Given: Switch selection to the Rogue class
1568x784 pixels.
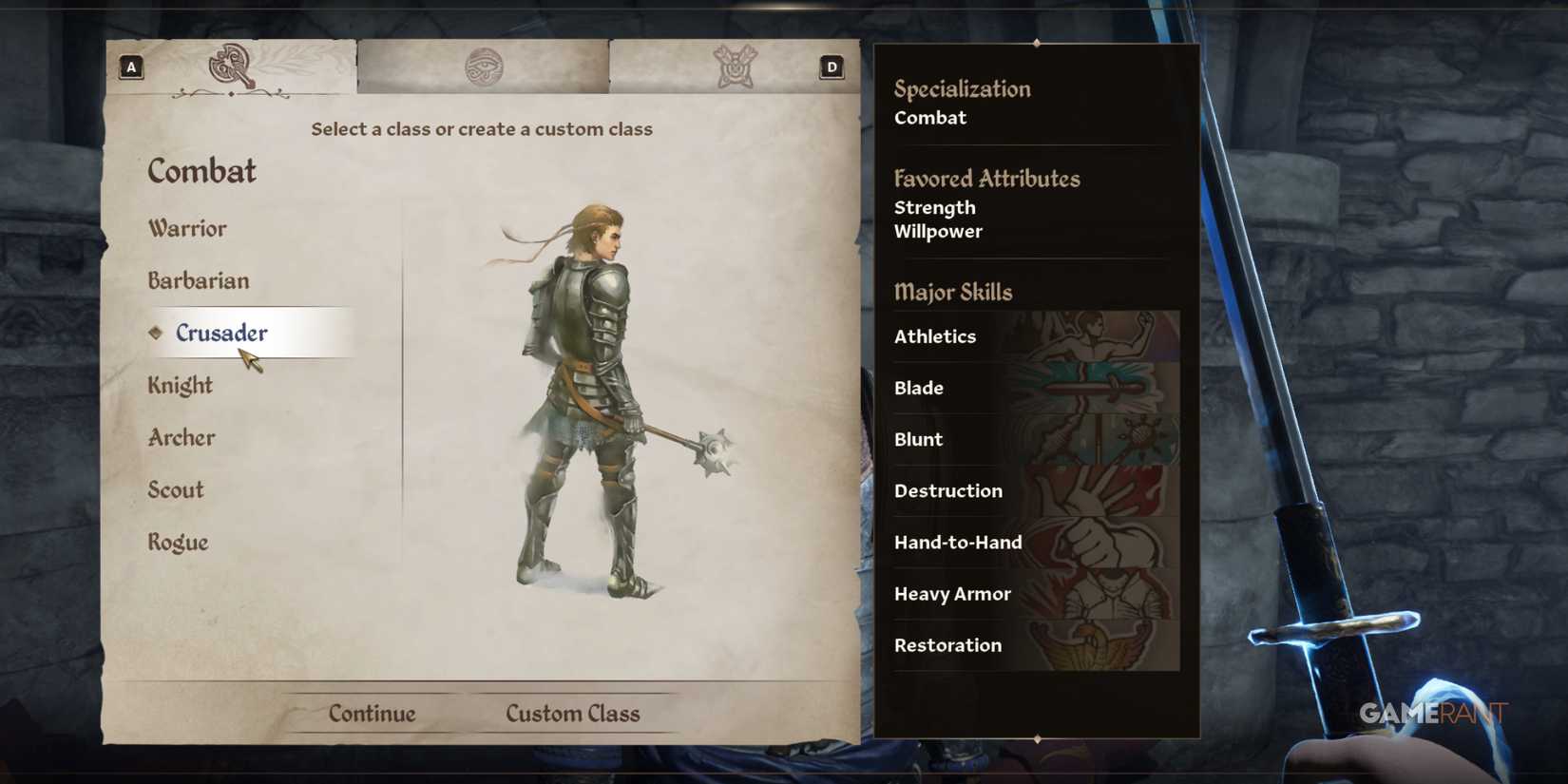Looking at the screenshot, I should click(x=177, y=542).
